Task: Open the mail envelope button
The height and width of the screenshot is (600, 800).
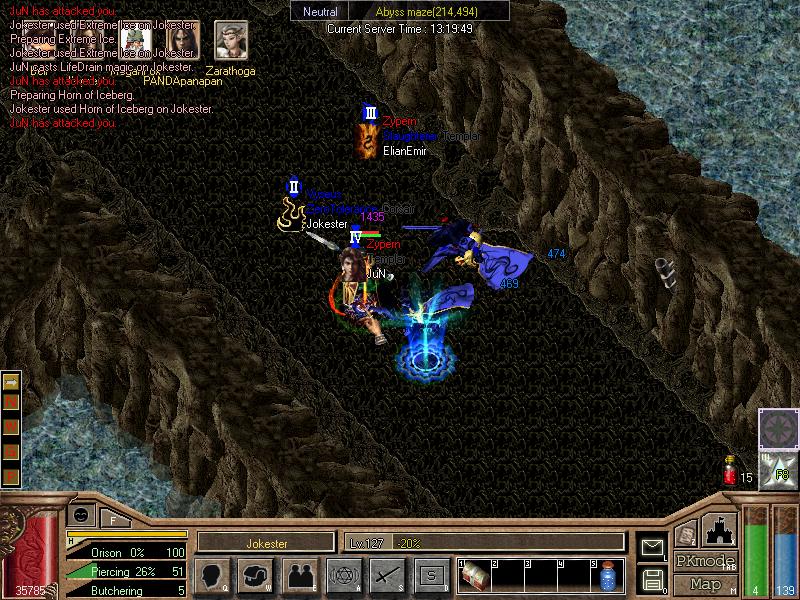Action: point(653,547)
